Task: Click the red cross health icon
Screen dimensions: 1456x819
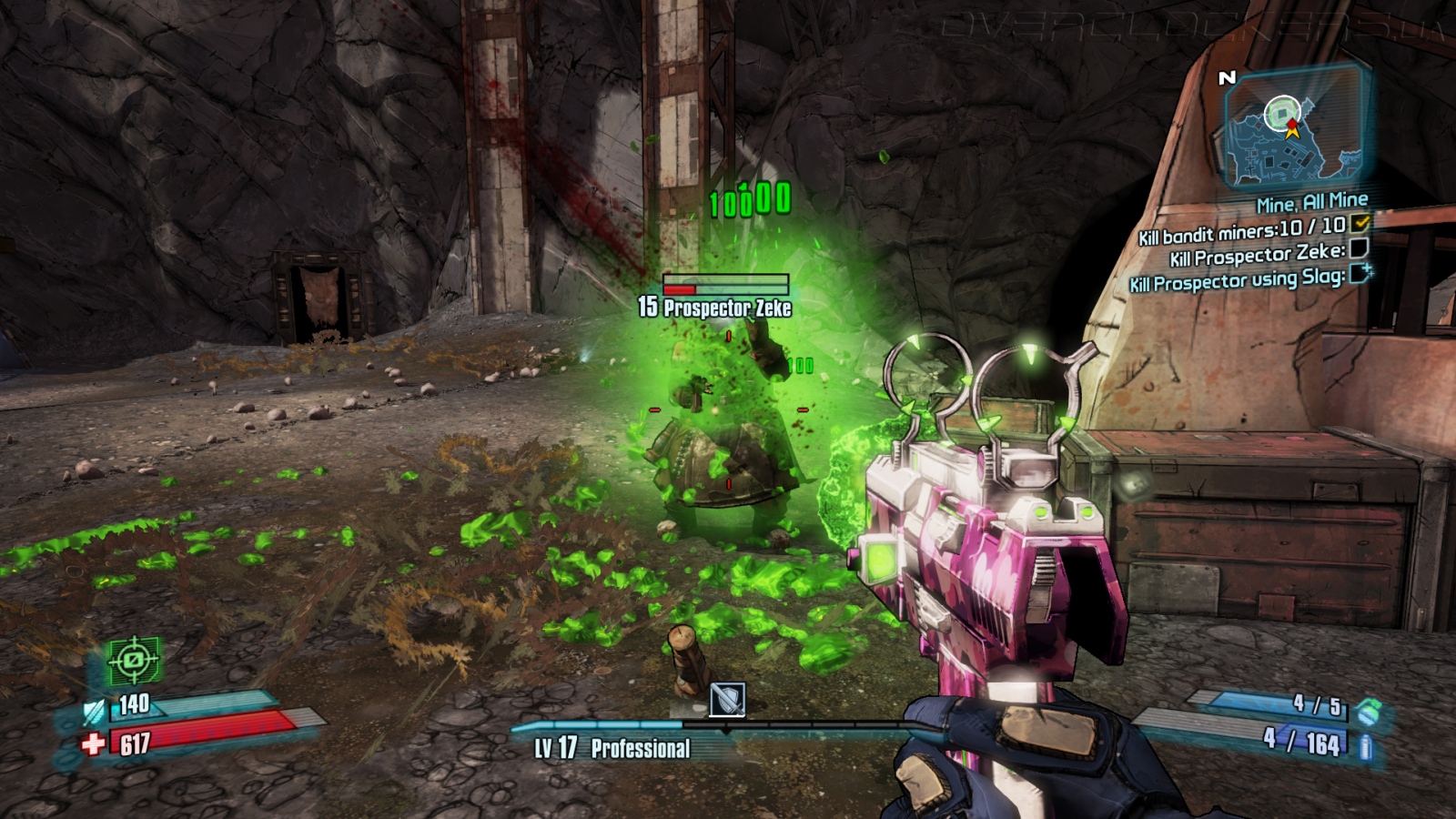Action: click(93, 744)
